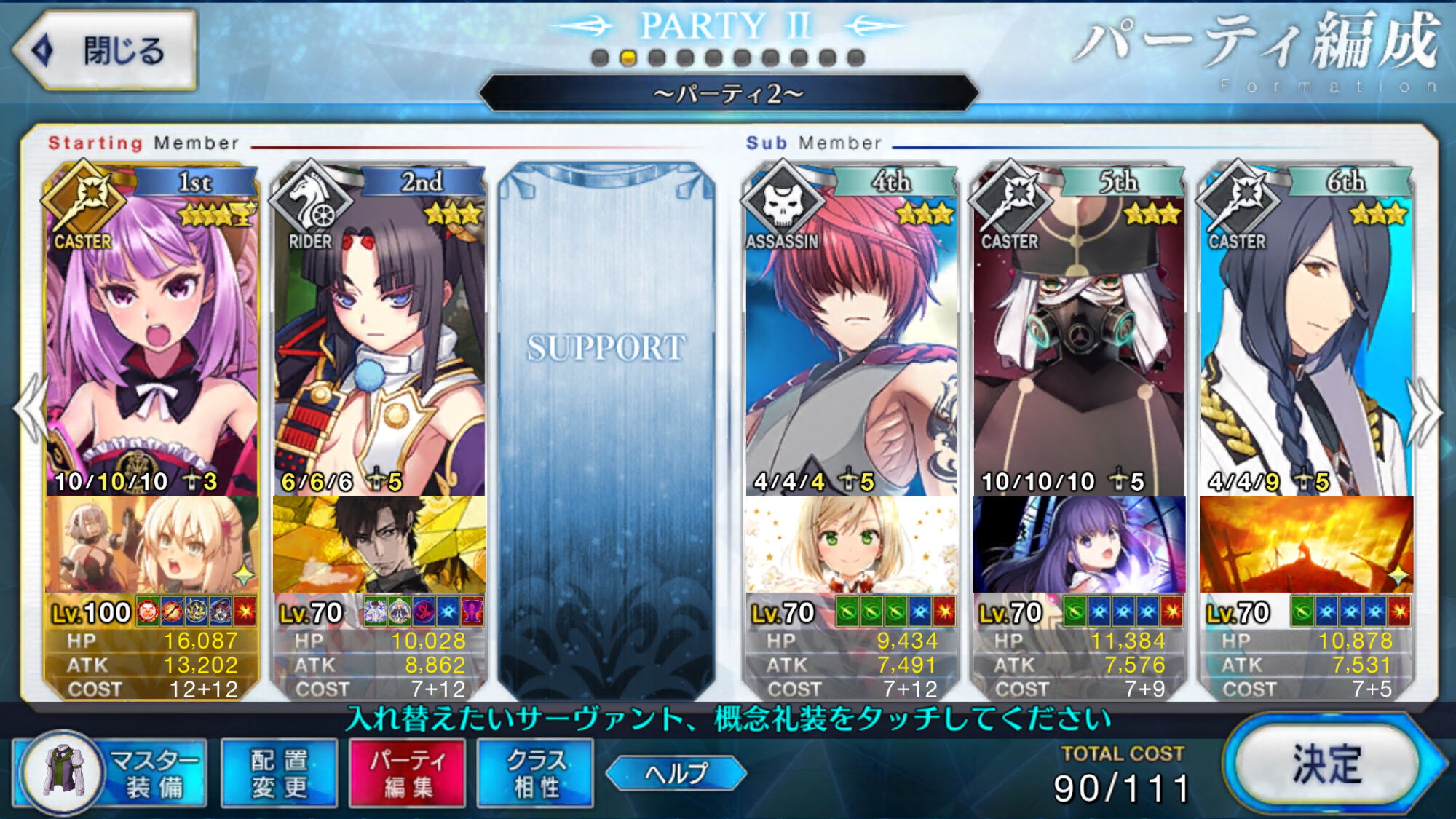Change the fiery sunset craft essence
Image resolution: width=1456 pixels, height=819 pixels.
[x=1306, y=545]
